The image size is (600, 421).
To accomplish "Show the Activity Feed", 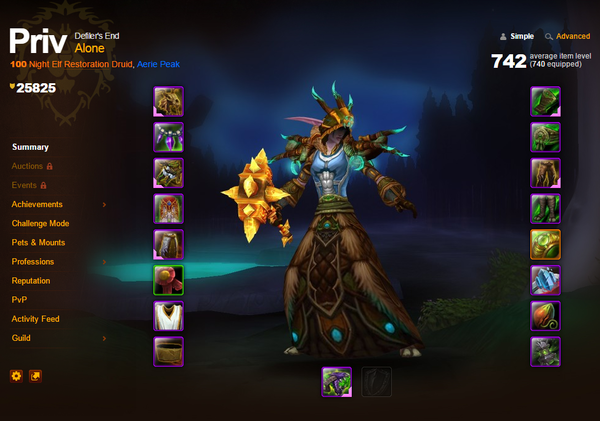I will 35,319.
